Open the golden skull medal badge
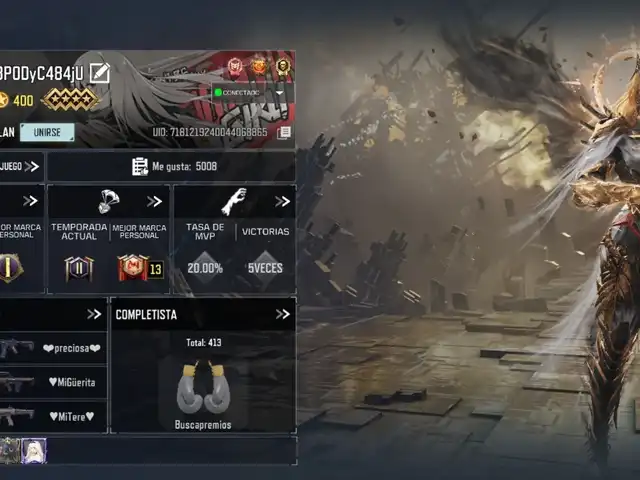This screenshot has width=640, height=480. click(x=284, y=67)
